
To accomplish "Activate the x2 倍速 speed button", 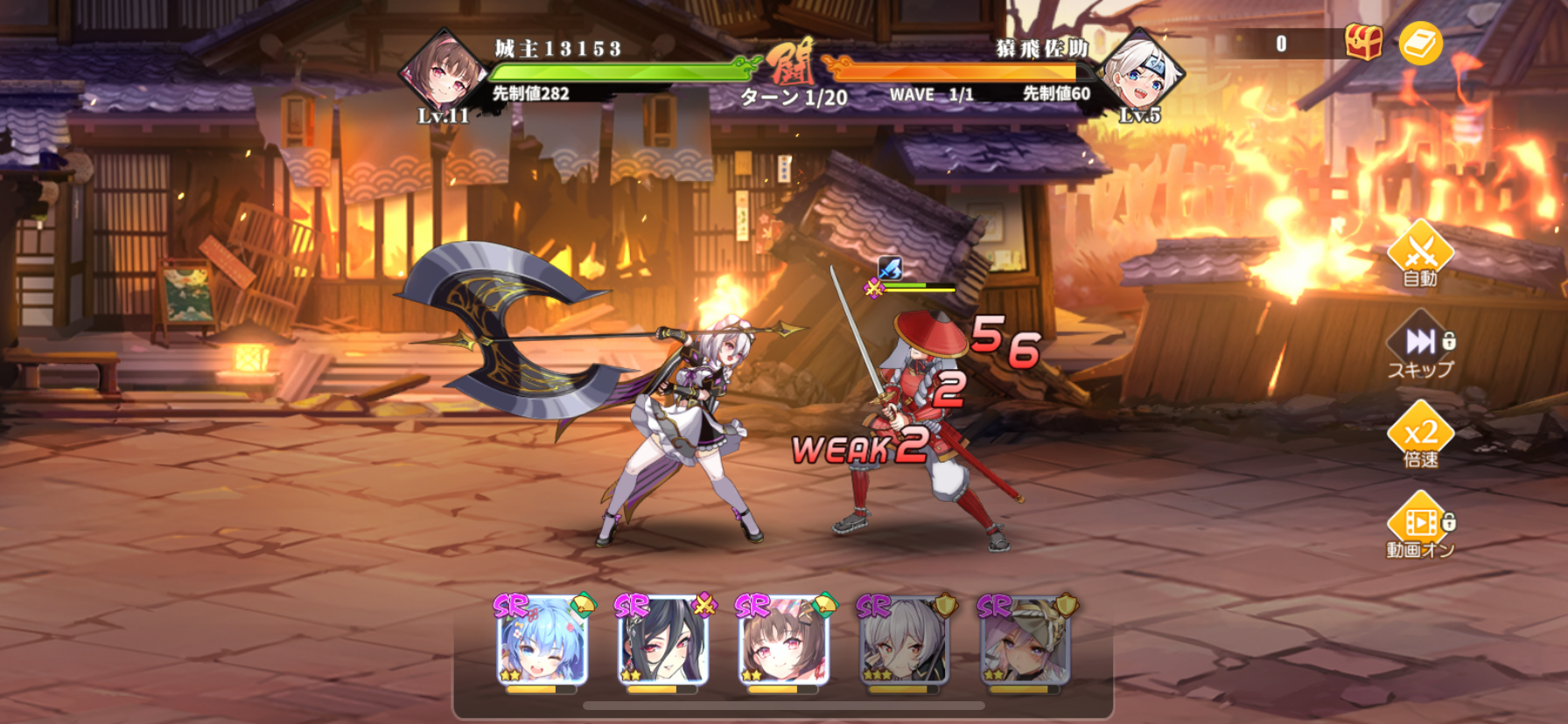I will point(1419,436).
